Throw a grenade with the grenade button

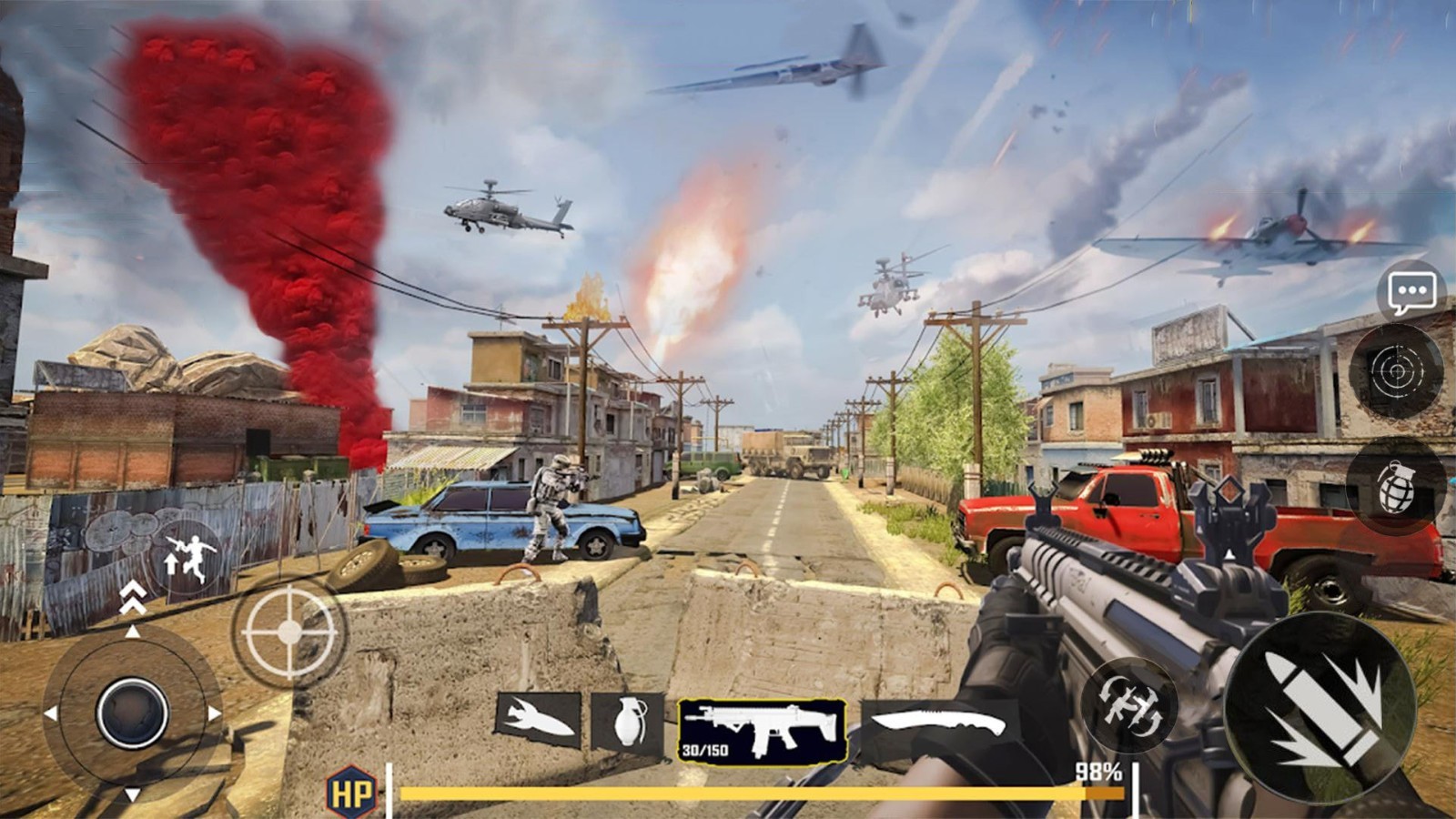click(x=1397, y=486)
